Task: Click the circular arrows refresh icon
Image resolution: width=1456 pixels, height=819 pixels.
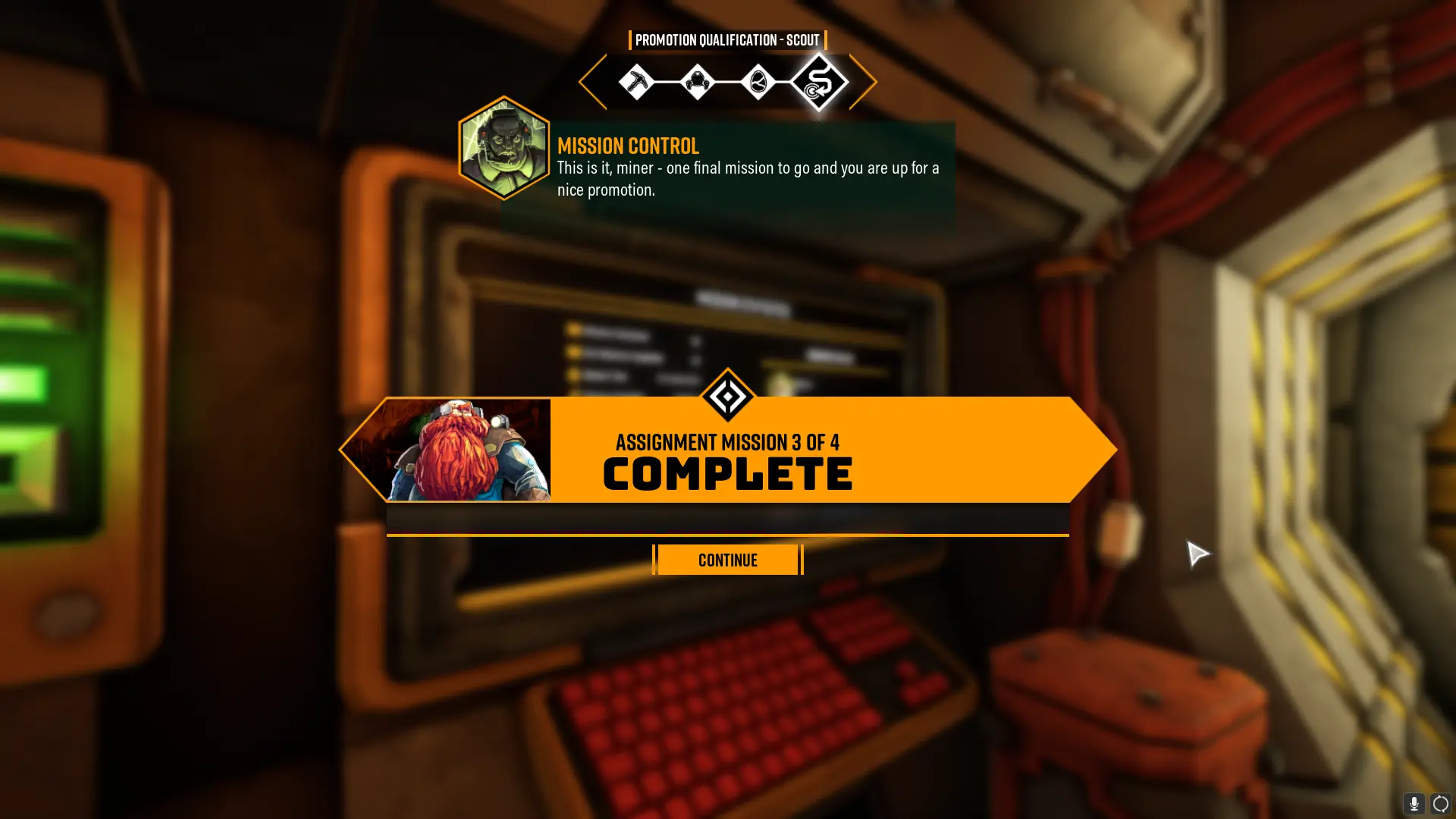Action: [x=1440, y=804]
